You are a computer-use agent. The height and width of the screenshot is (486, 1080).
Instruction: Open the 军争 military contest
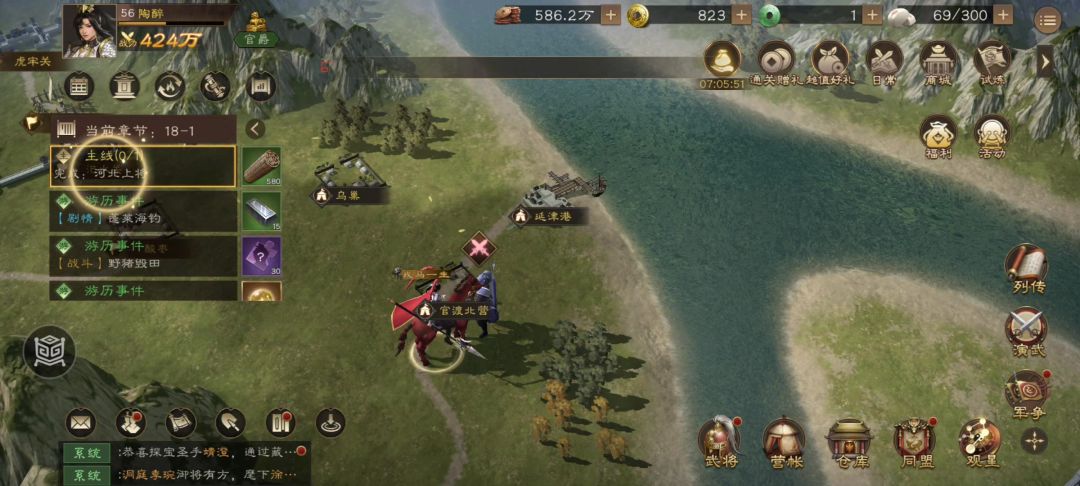pos(1026,393)
